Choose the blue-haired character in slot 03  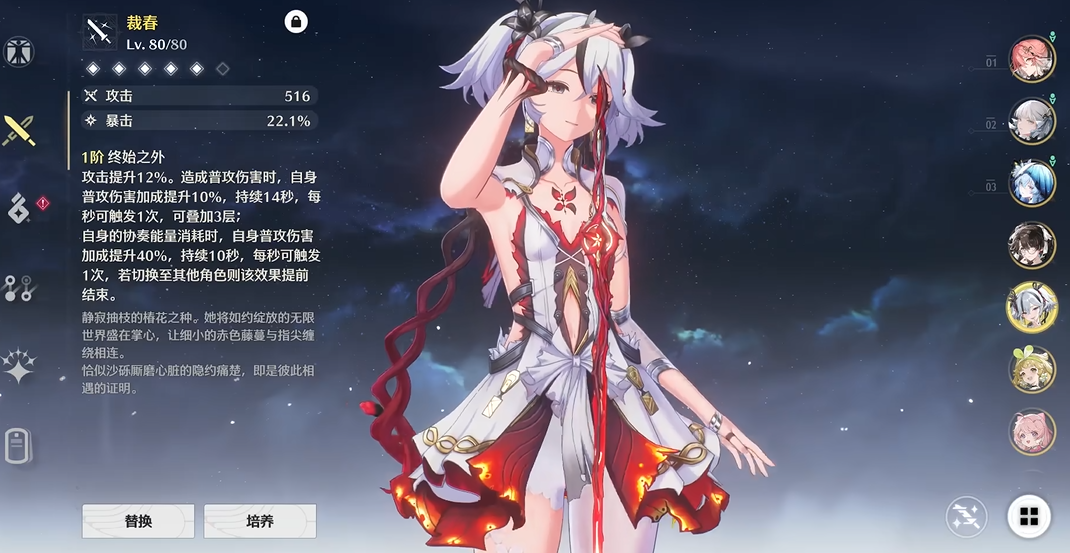tap(1032, 183)
